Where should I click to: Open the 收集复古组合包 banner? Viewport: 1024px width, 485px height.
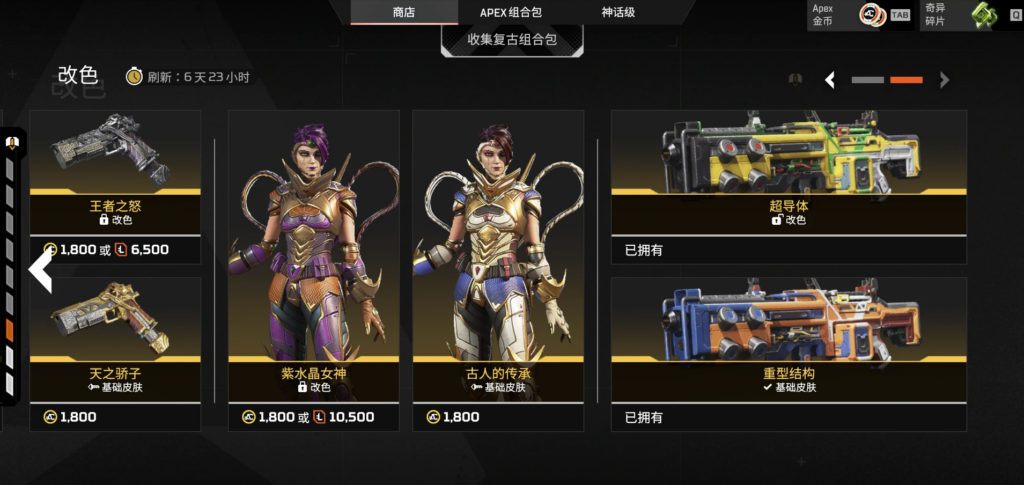click(x=512, y=40)
